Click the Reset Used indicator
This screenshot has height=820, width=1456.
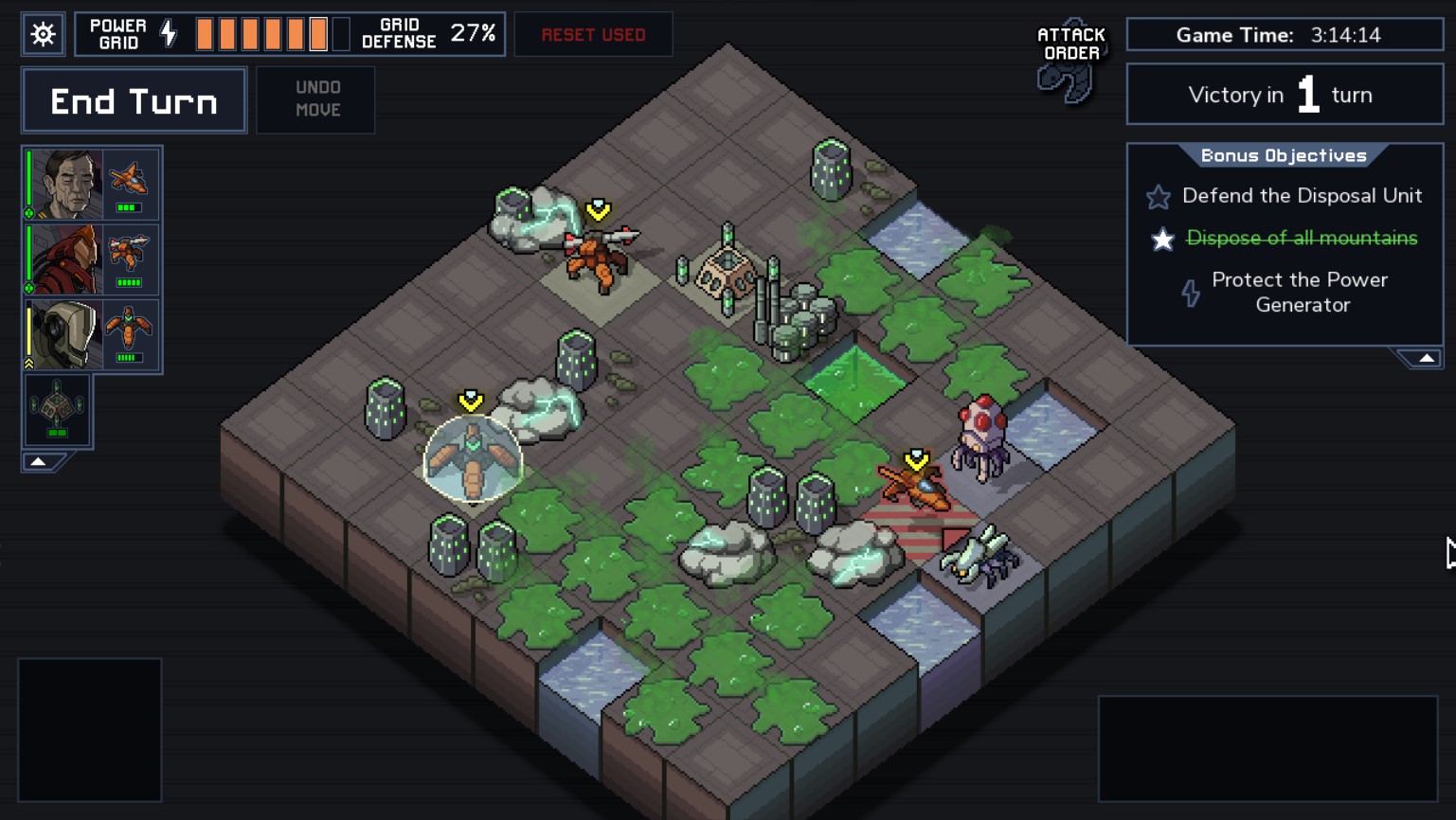pyautogui.click(x=593, y=33)
